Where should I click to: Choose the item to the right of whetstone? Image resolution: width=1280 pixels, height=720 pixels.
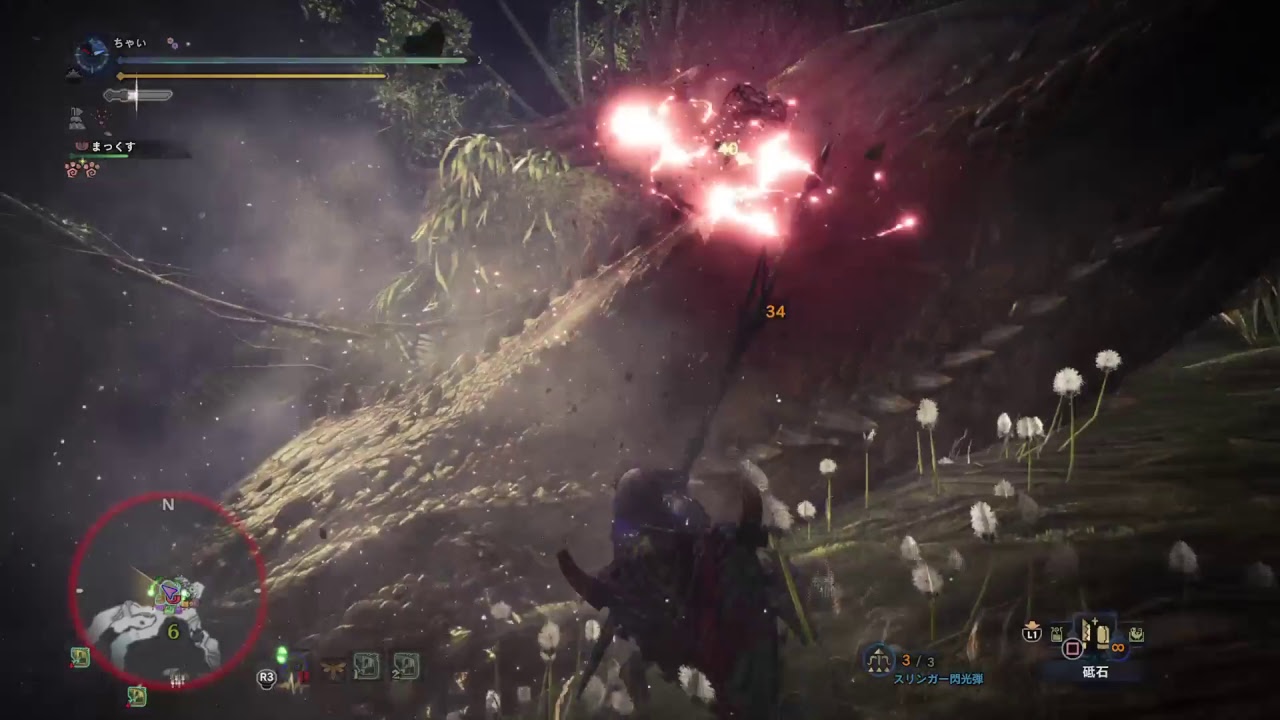[x=1136, y=633]
